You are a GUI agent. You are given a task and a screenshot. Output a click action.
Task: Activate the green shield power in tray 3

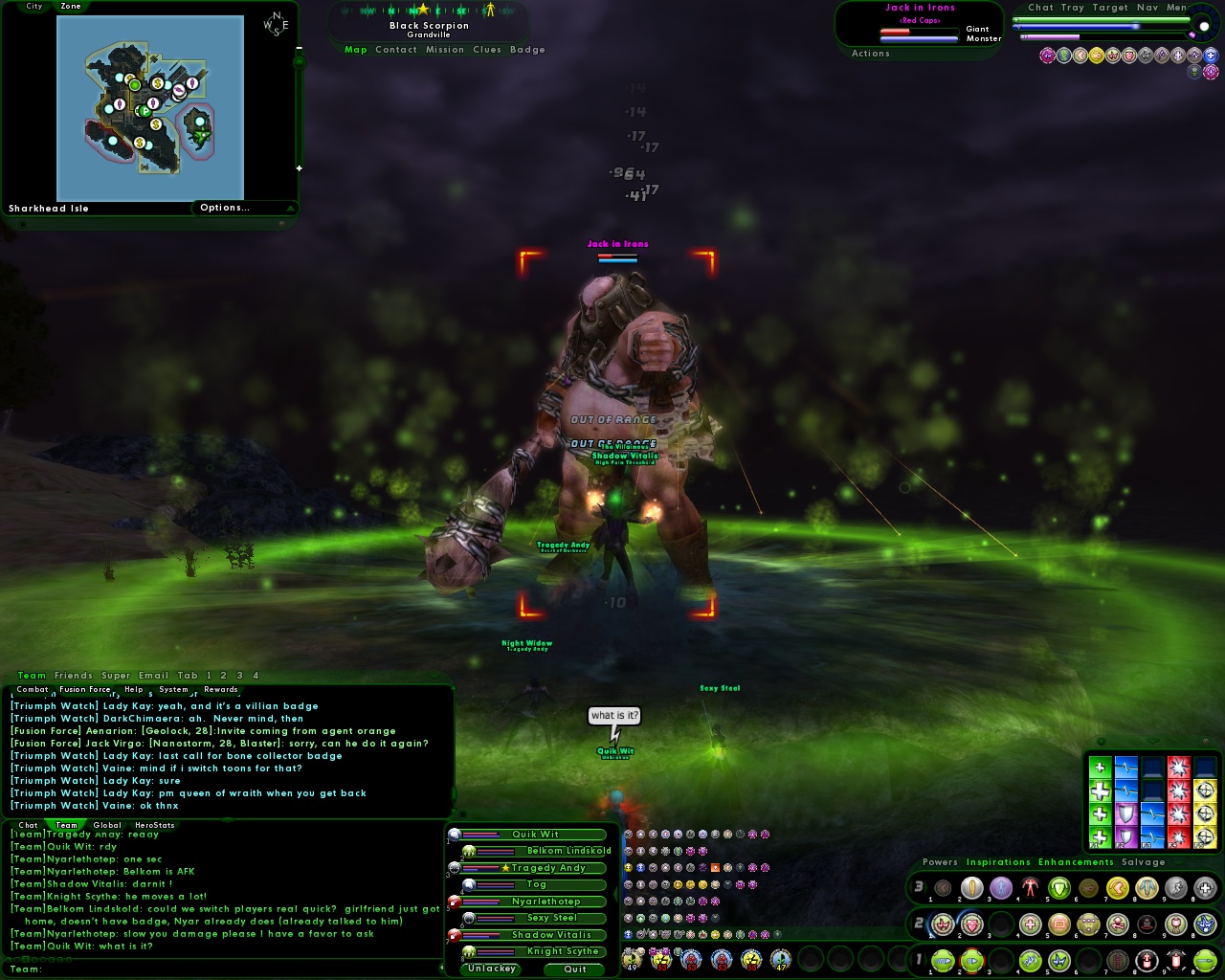tap(1058, 888)
